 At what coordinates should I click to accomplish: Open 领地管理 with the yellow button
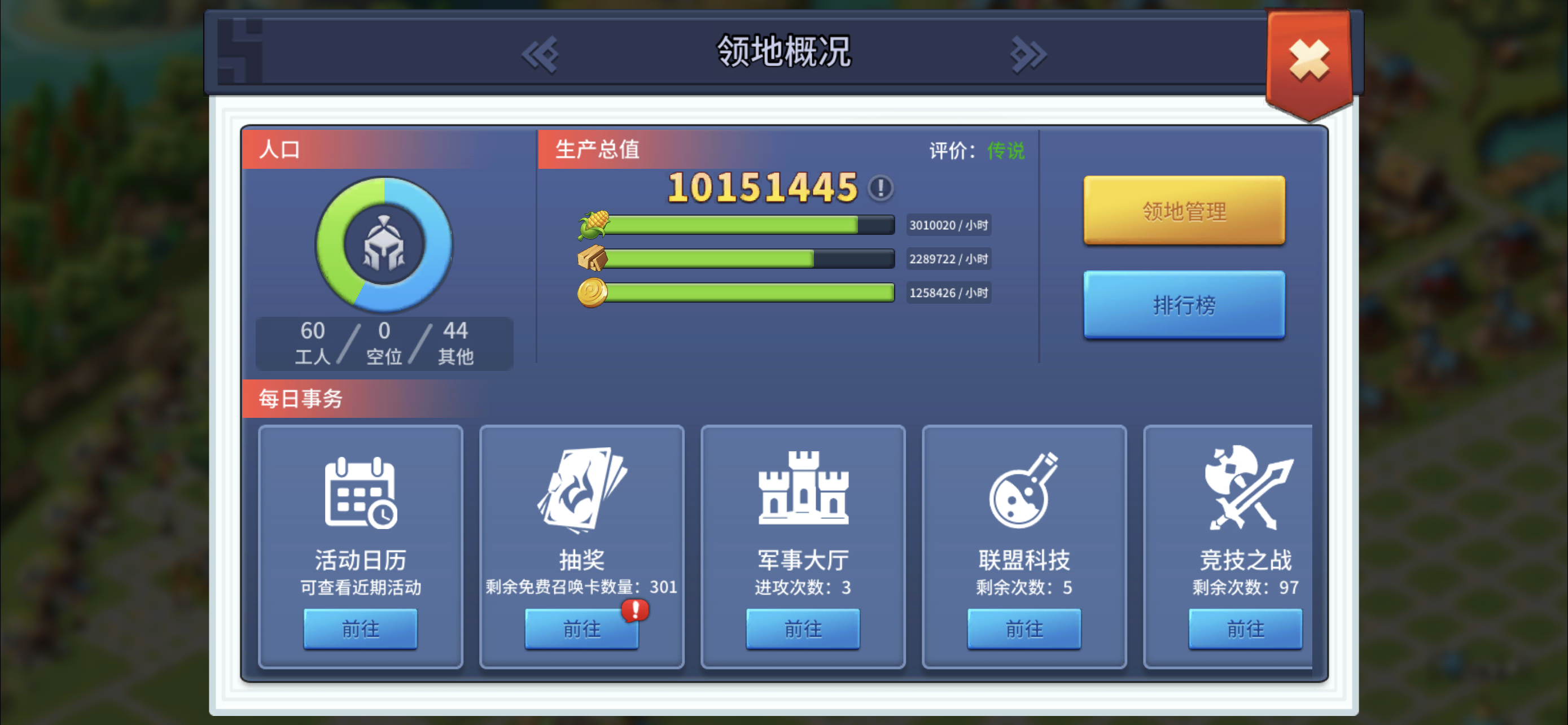click(x=1183, y=211)
